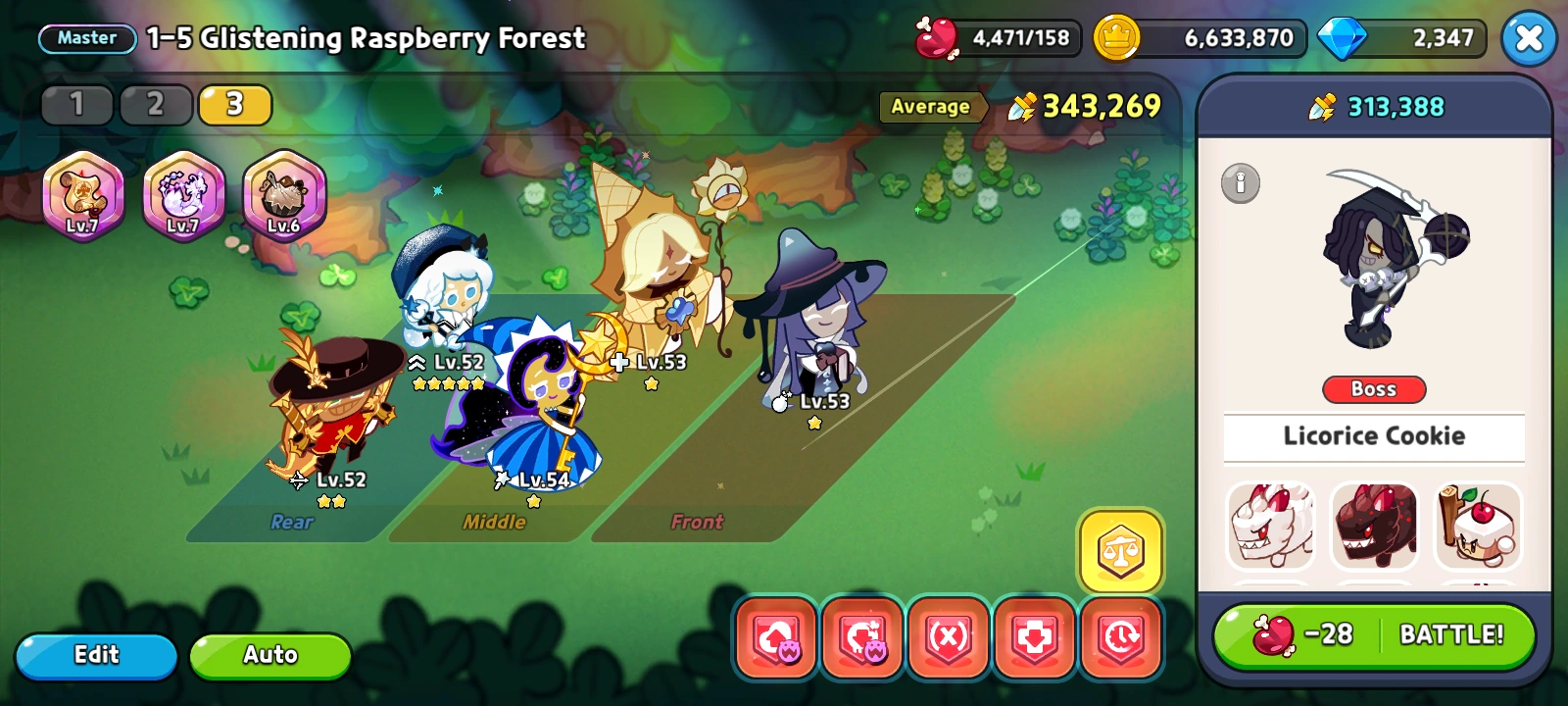The image size is (1568, 706).
Task: Click the healing-down cross modifier icon
Action: tap(1033, 638)
